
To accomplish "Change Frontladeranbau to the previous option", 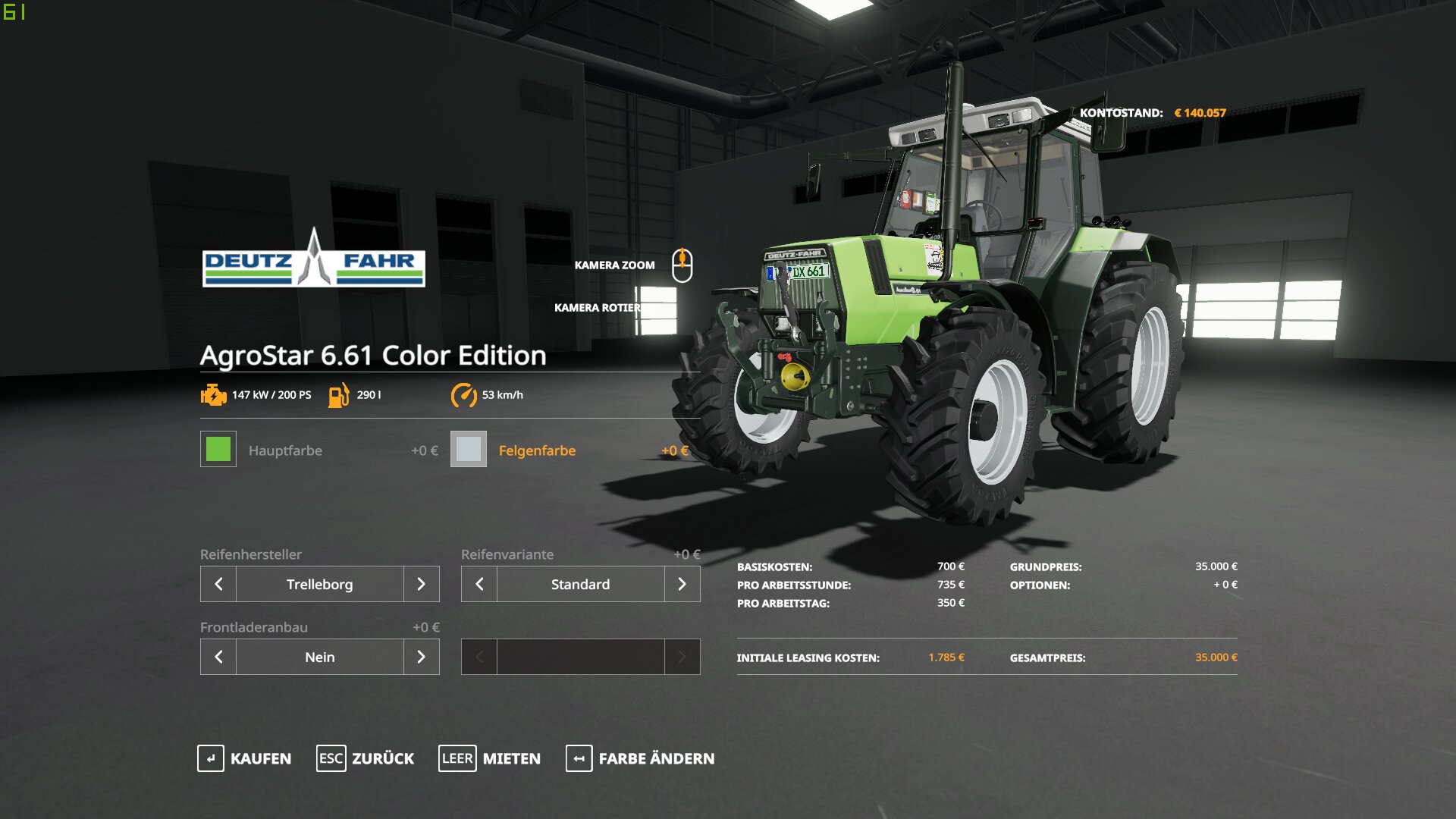I will pyautogui.click(x=218, y=657).
